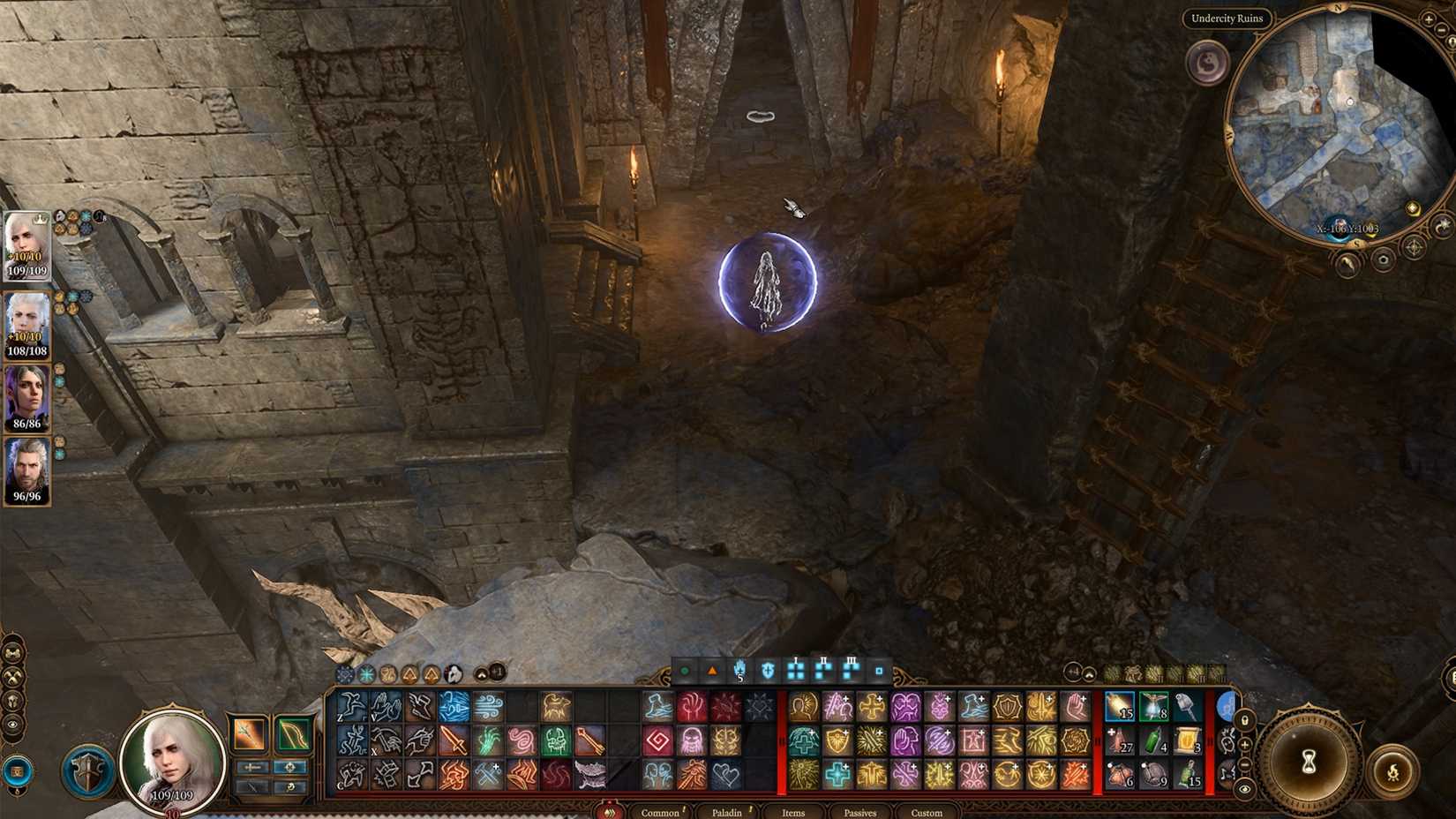Select a healing potion from the hotbar

click(1119, 741)
